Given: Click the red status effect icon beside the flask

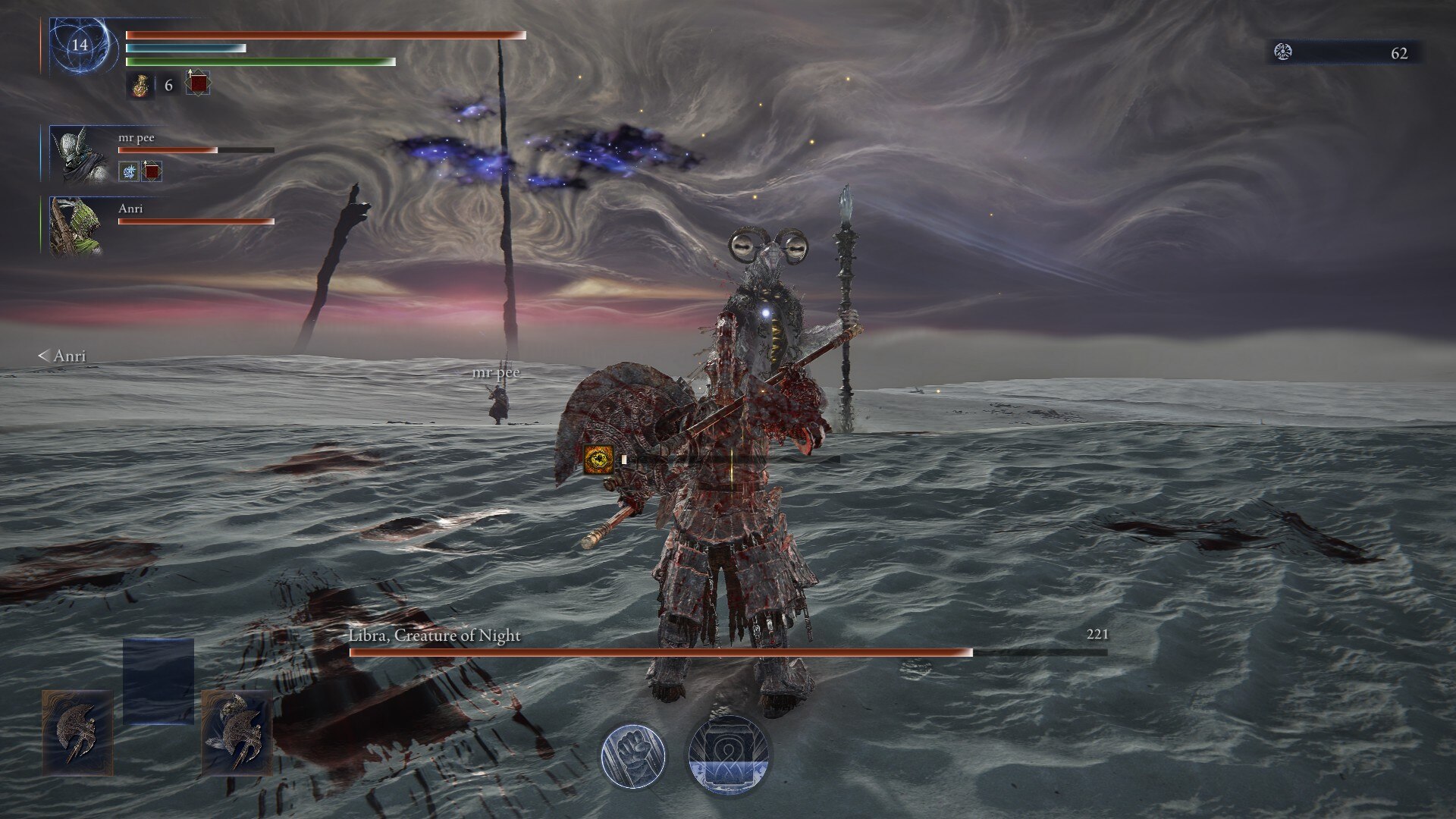Looking at the screenshot, I should coord(198,83).
